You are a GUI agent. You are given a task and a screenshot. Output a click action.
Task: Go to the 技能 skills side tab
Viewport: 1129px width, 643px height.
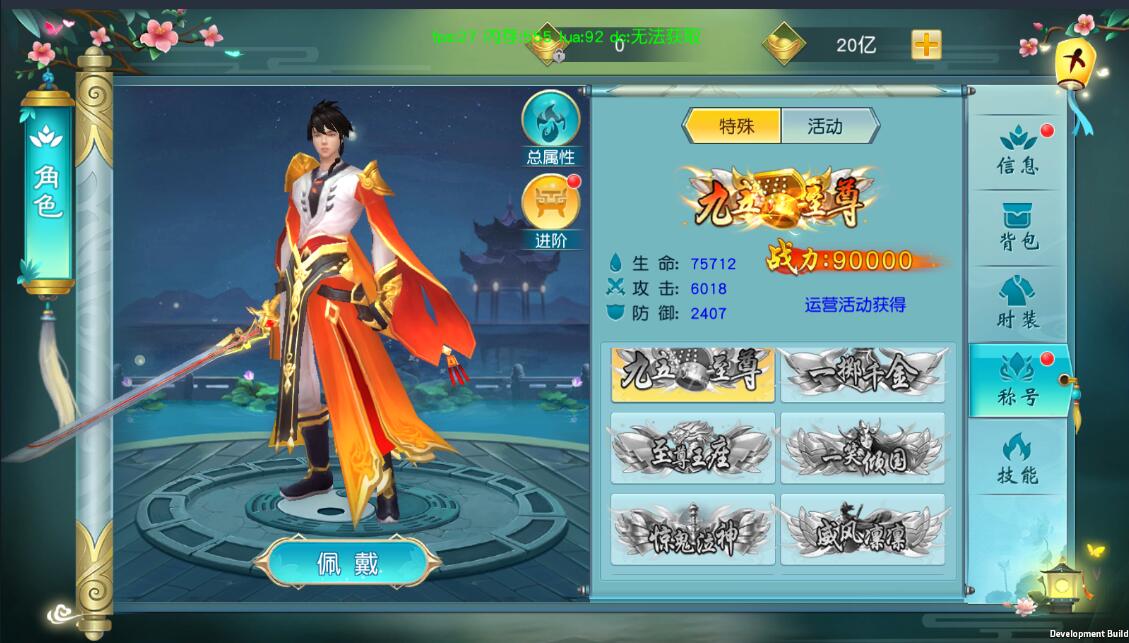1018,459
